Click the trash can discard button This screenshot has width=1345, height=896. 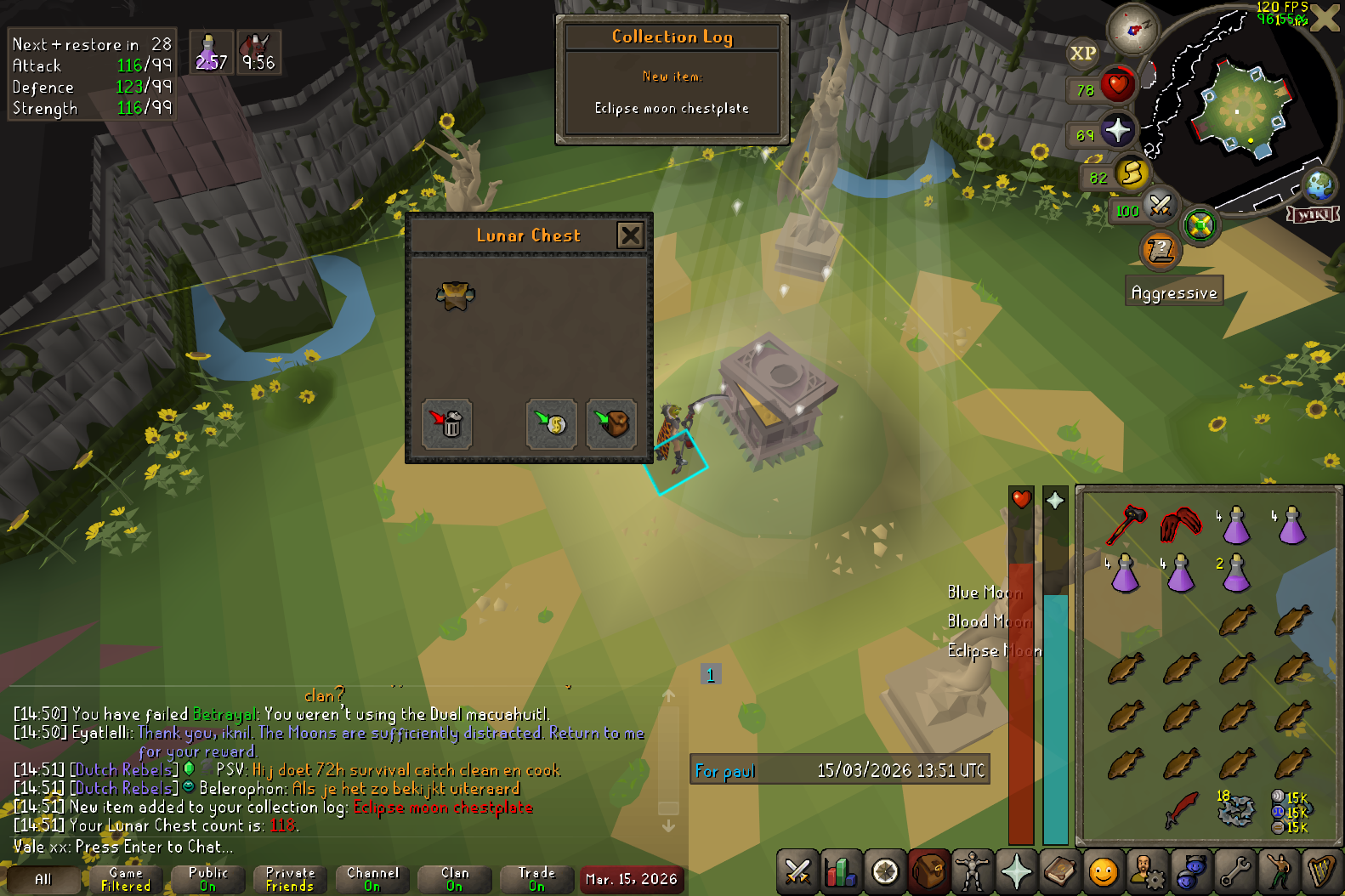pos(446,423)
